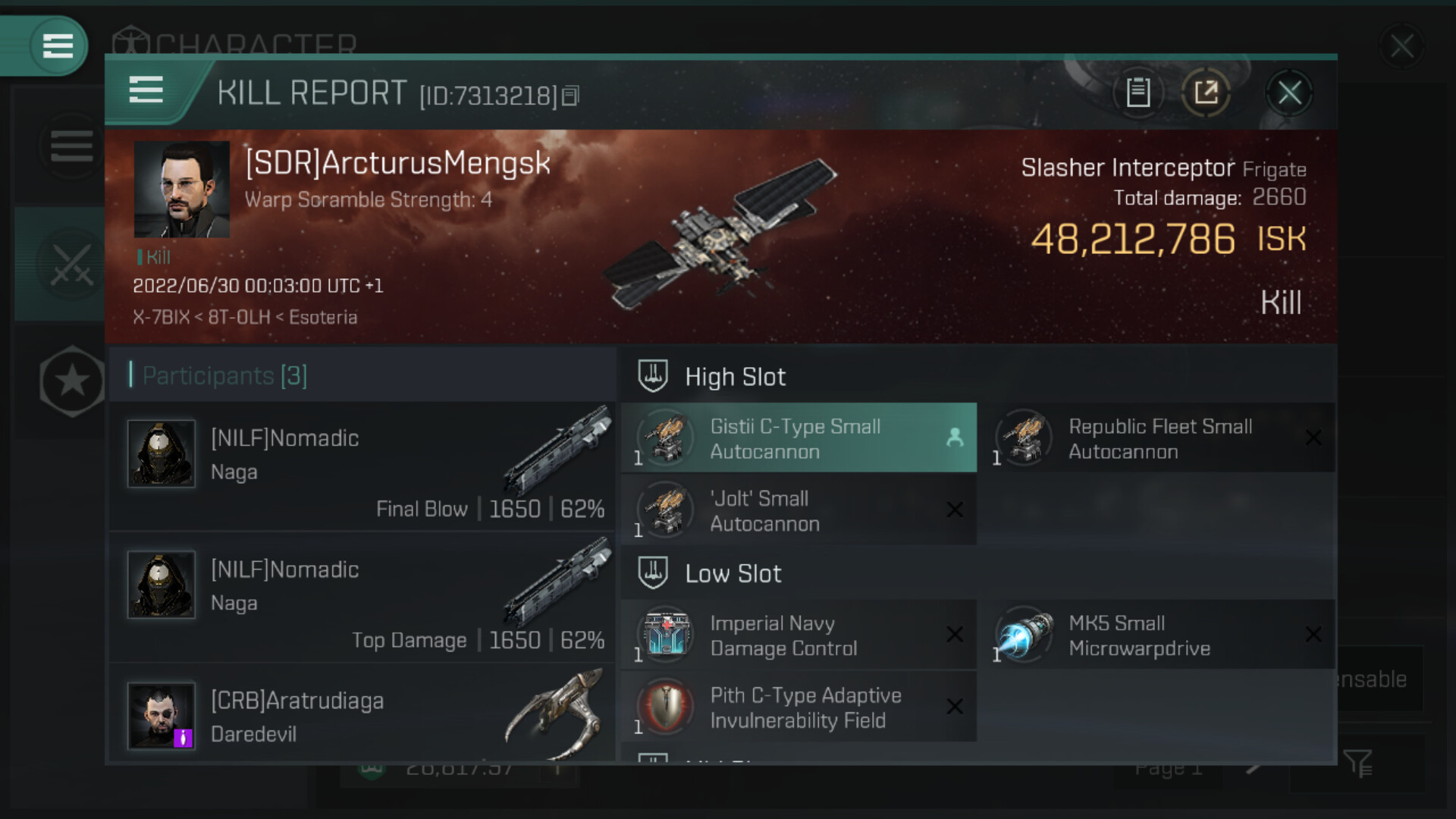Open Nomadic's Final Blow participant row
Screen dimensions: 1456x819
362,466
